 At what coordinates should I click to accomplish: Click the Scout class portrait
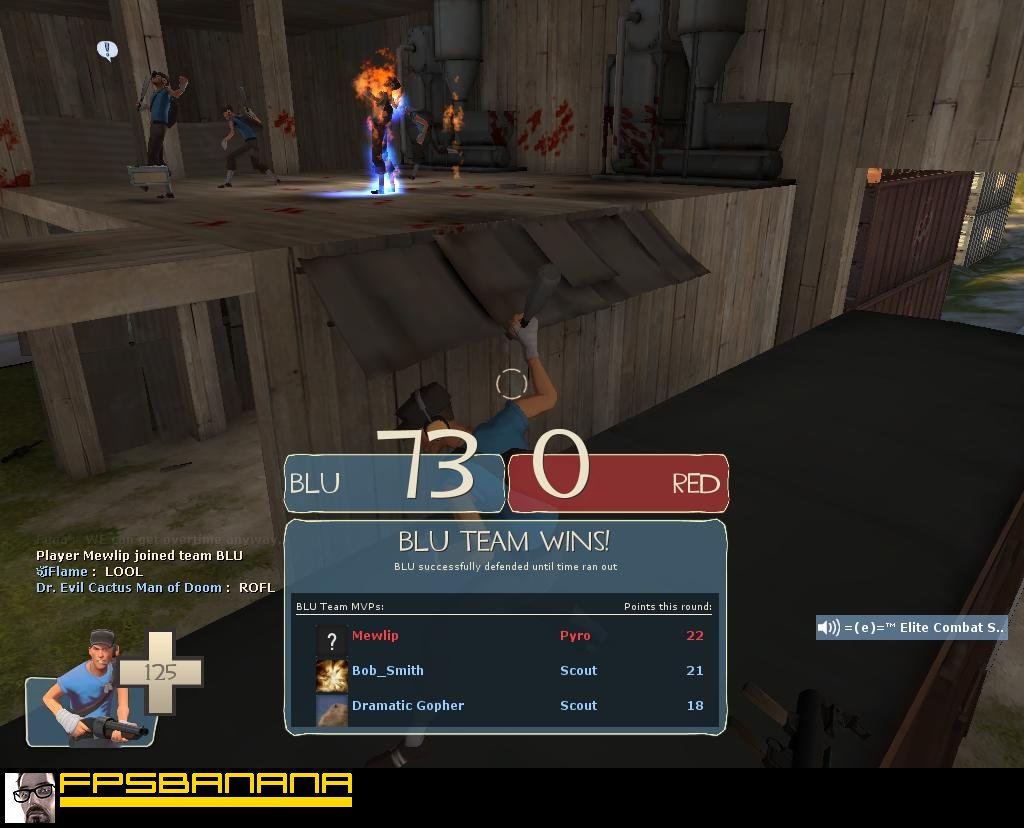(92, 690)
